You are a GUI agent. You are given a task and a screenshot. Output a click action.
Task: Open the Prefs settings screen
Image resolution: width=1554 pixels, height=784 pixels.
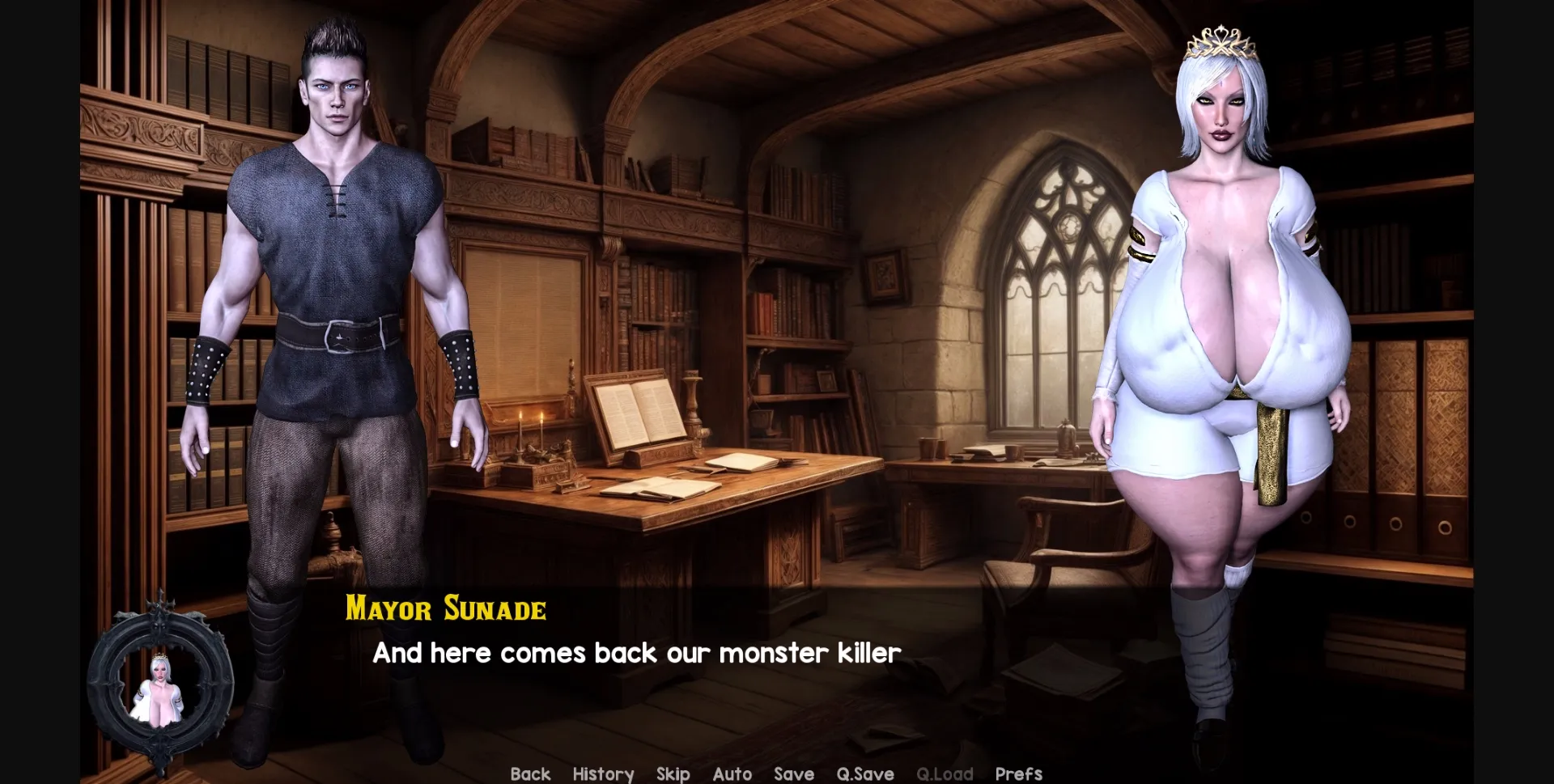point(1018,773)
